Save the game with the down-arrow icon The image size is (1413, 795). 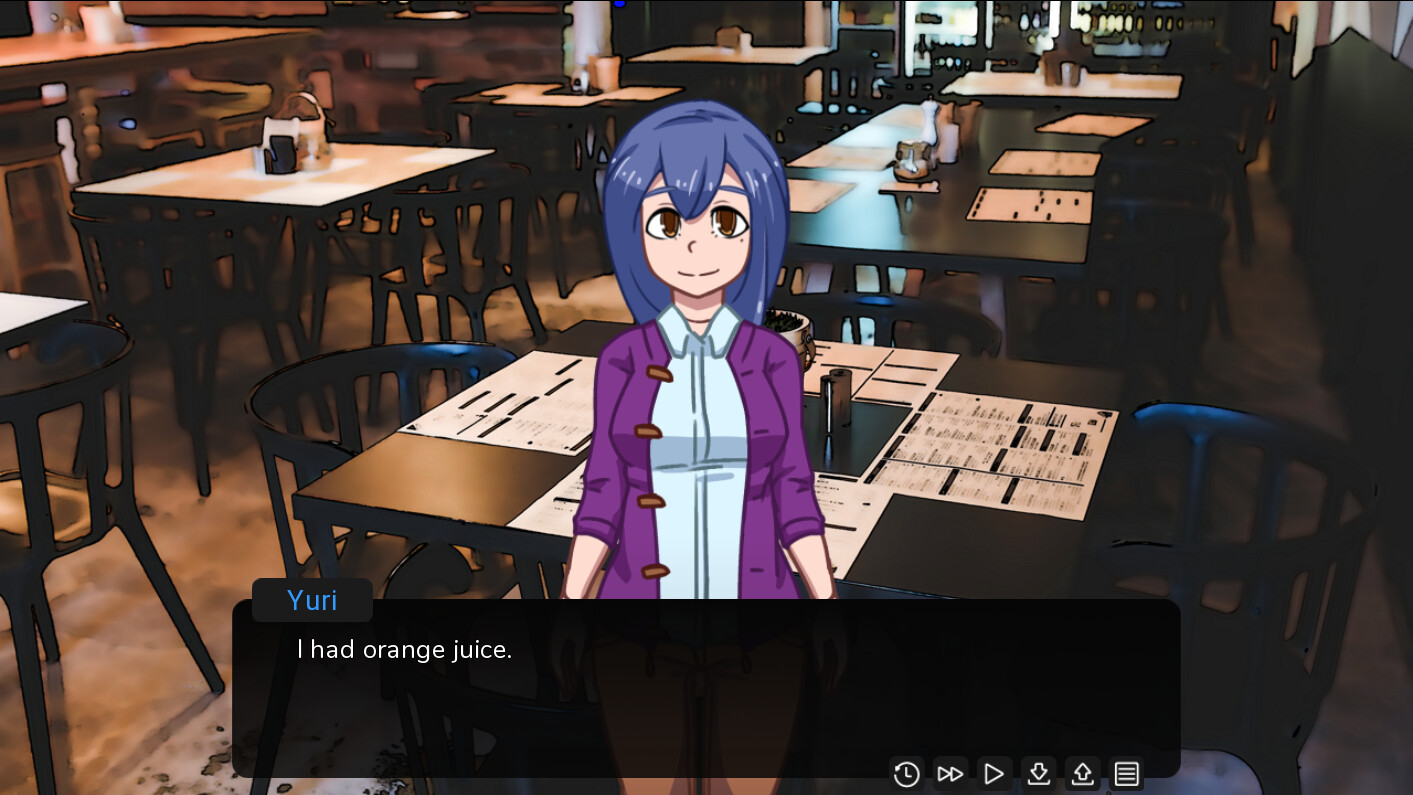[1038, 773]
